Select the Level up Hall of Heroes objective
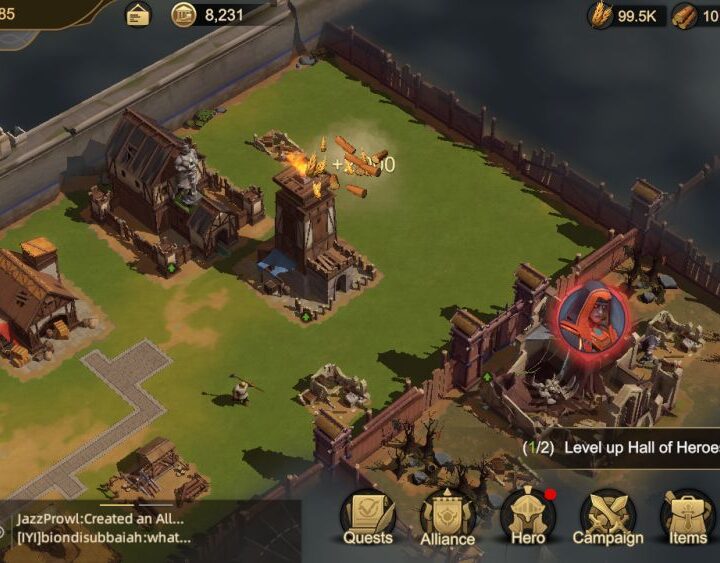This screenshot has height=563, width=720. coord(620,447)
